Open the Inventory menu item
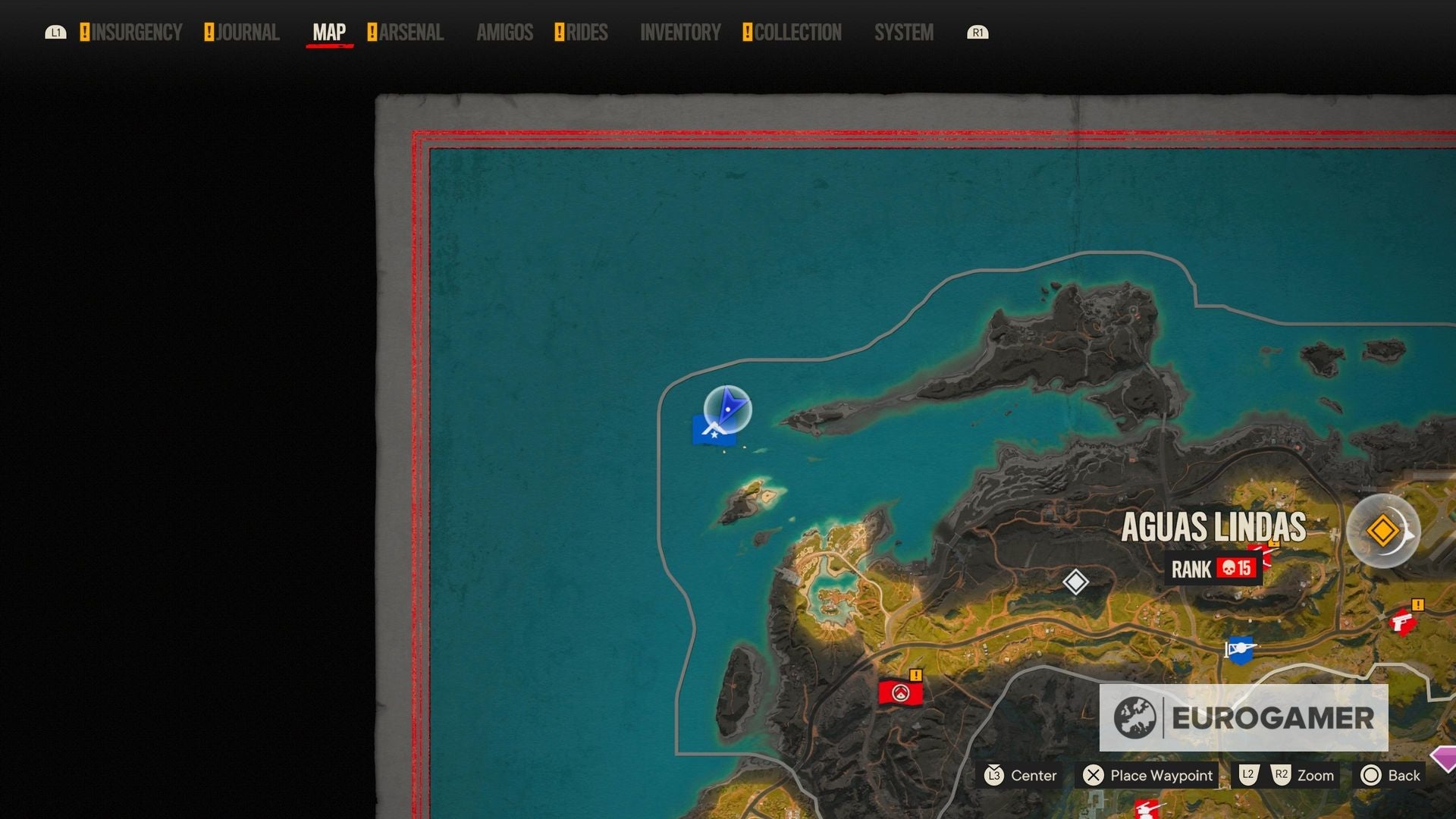This screenshot has width=1456, height=819. 680,32
